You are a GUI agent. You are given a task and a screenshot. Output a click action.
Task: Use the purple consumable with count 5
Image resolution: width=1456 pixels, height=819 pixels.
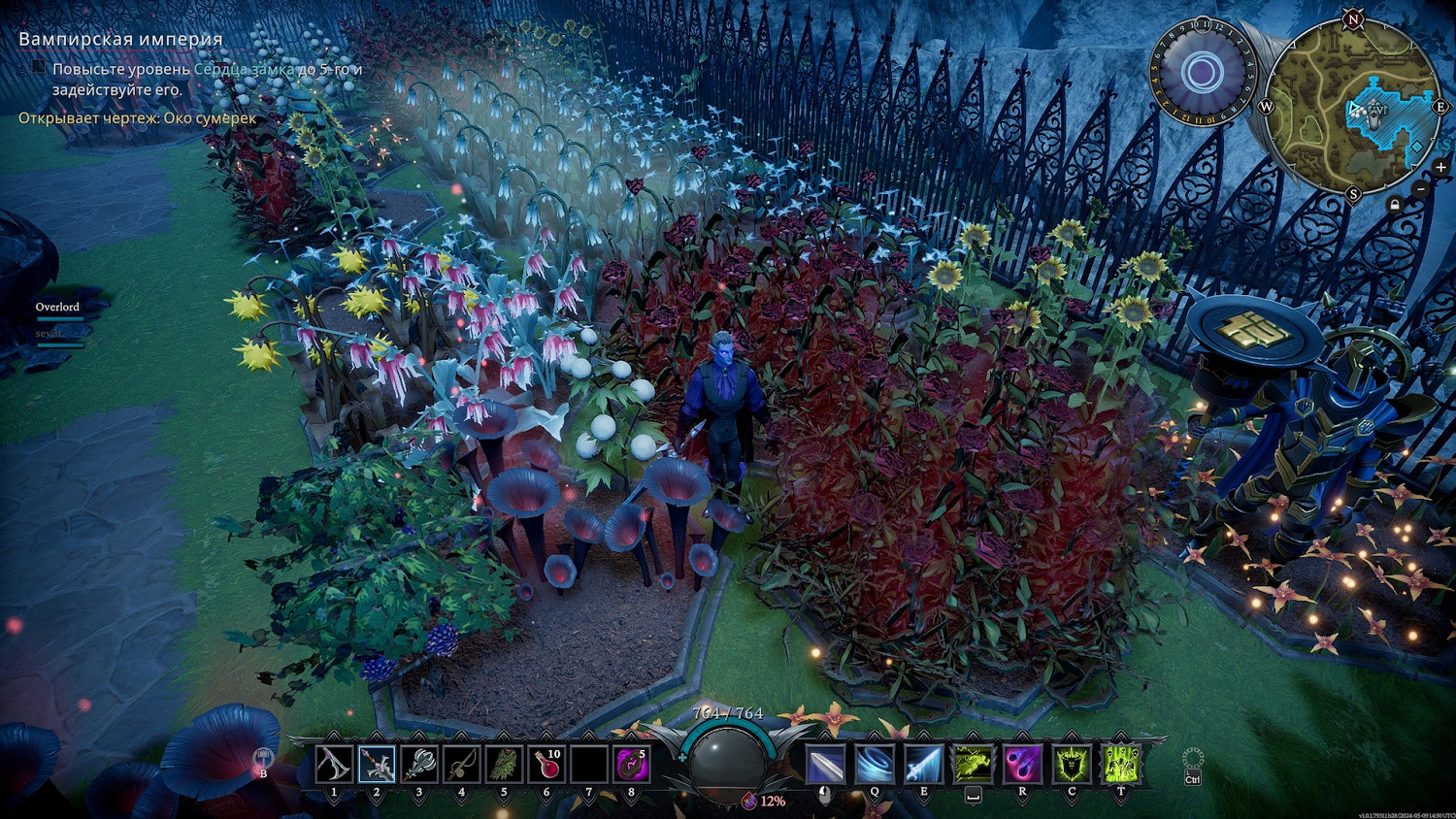click(632, 765)
